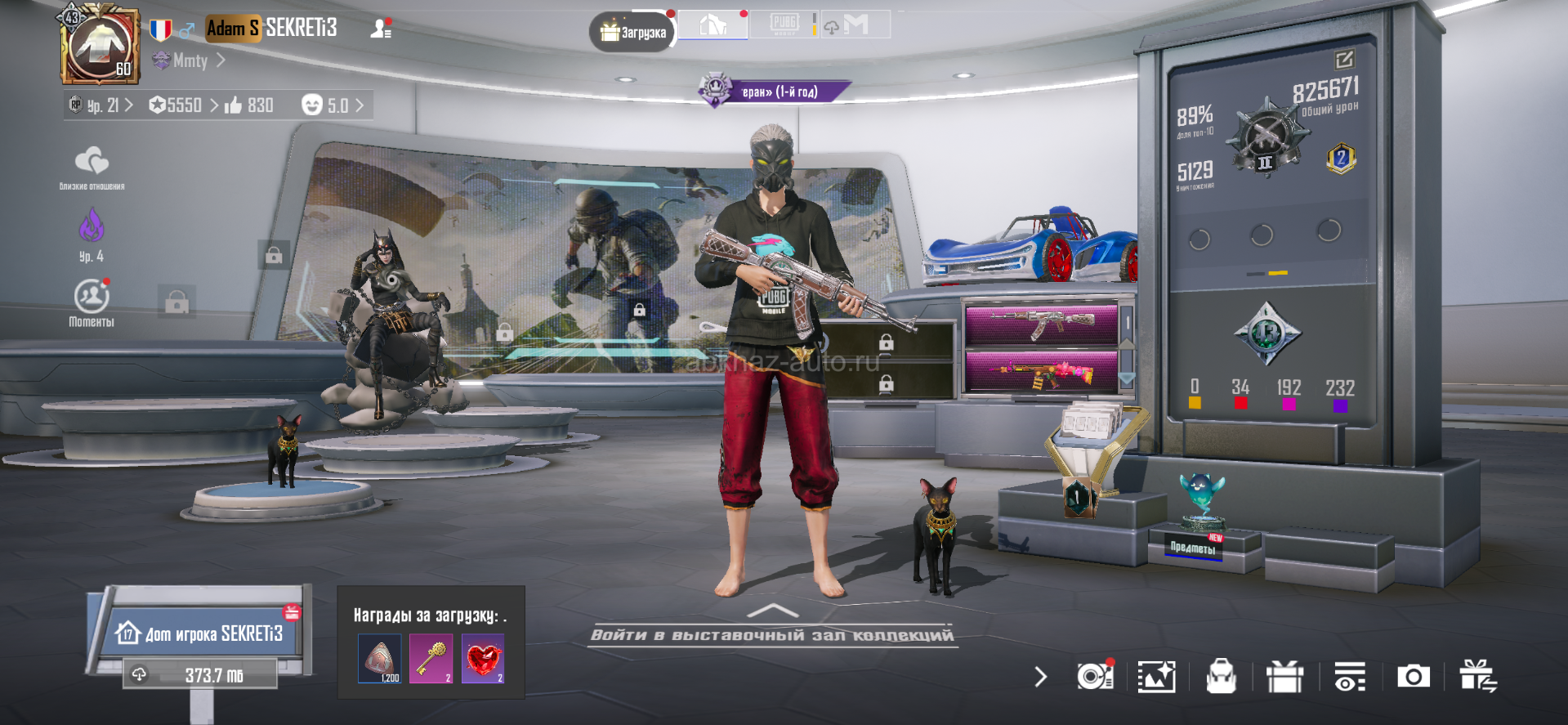Expand the bottom toolbar arrow

point(1040,677)
